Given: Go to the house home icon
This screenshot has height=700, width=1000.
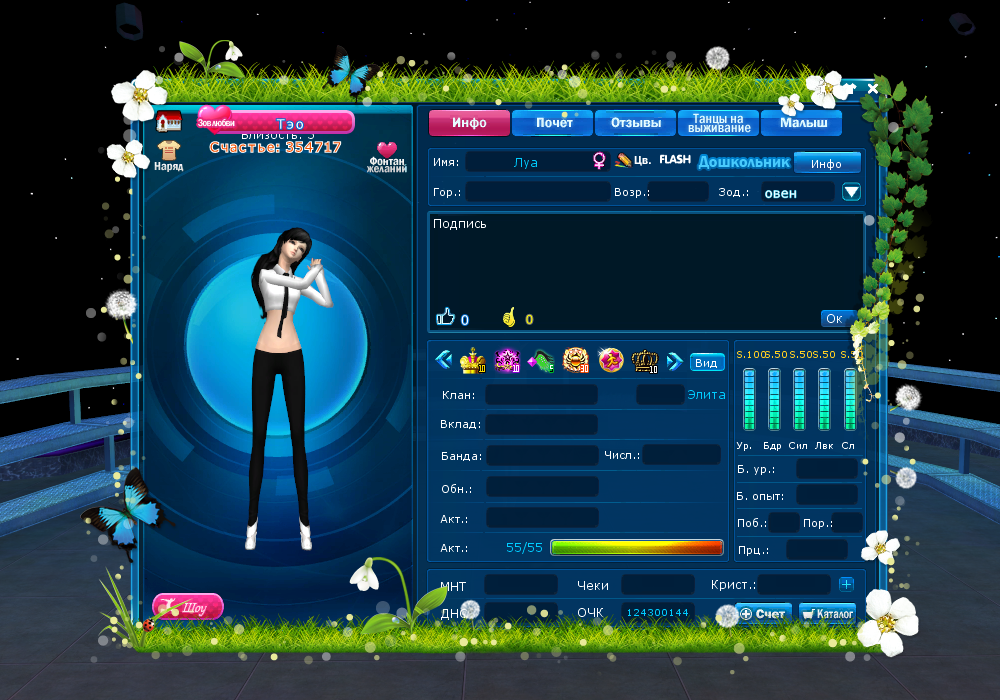Looking at the screenshot, I should (168, 122).
